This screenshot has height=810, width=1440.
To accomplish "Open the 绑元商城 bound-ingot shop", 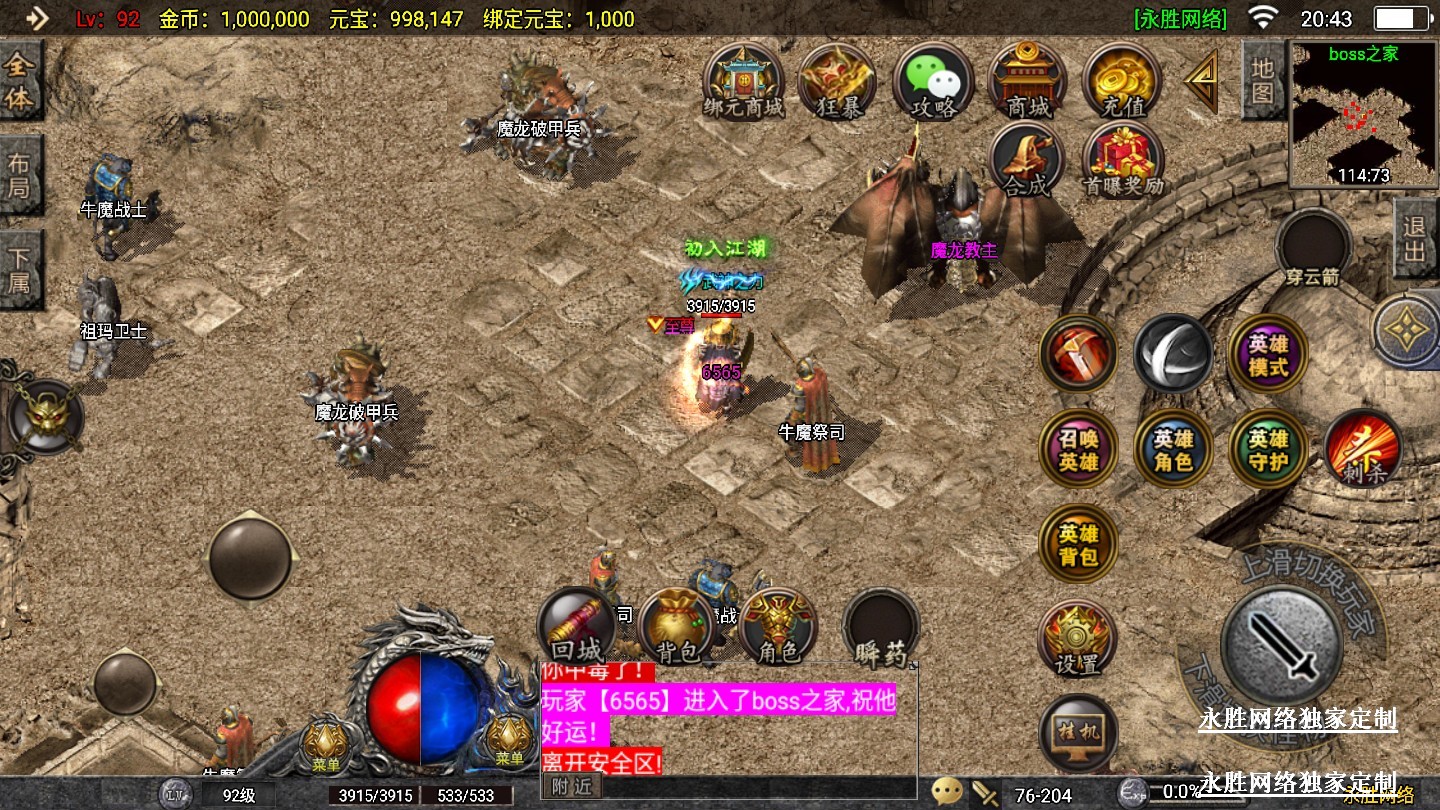I will click(742, 80).
